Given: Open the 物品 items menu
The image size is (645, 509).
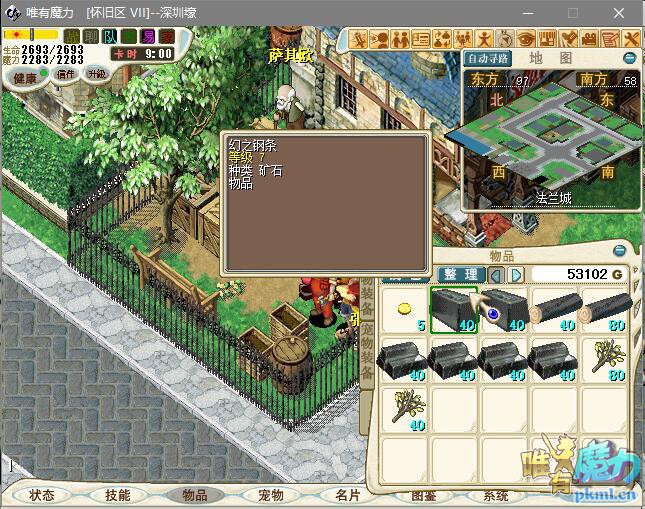Looking at the screenshot, I should 194,495.
